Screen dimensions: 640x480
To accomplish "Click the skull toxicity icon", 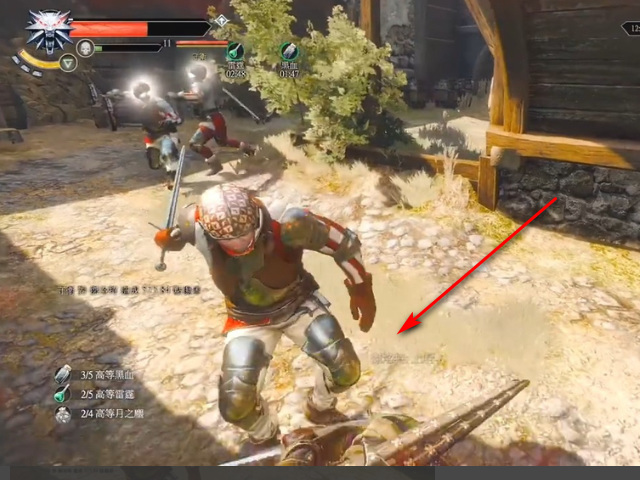I will (86, 47).
